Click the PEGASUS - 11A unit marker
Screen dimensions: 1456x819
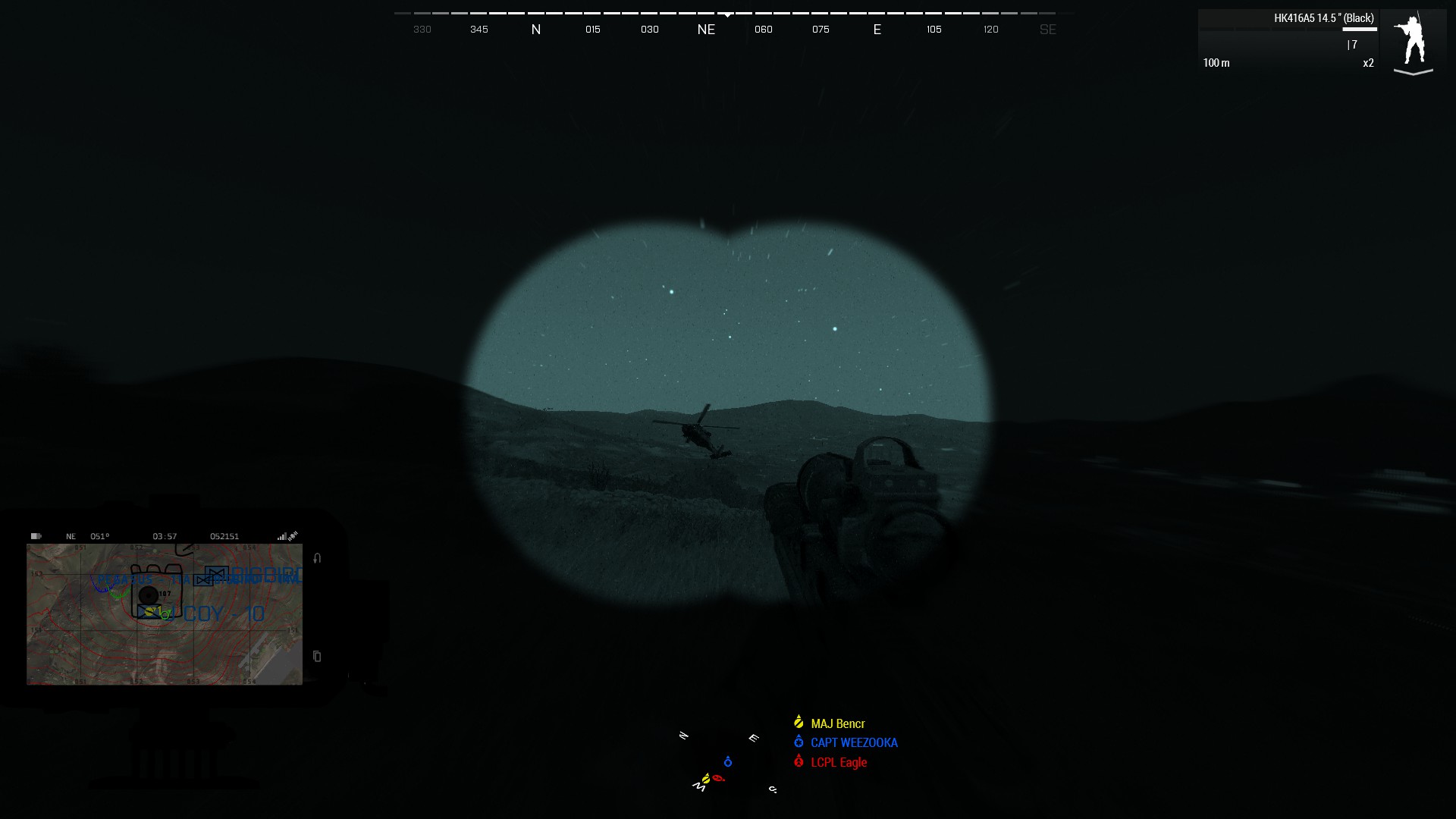(x=143, y=579)
